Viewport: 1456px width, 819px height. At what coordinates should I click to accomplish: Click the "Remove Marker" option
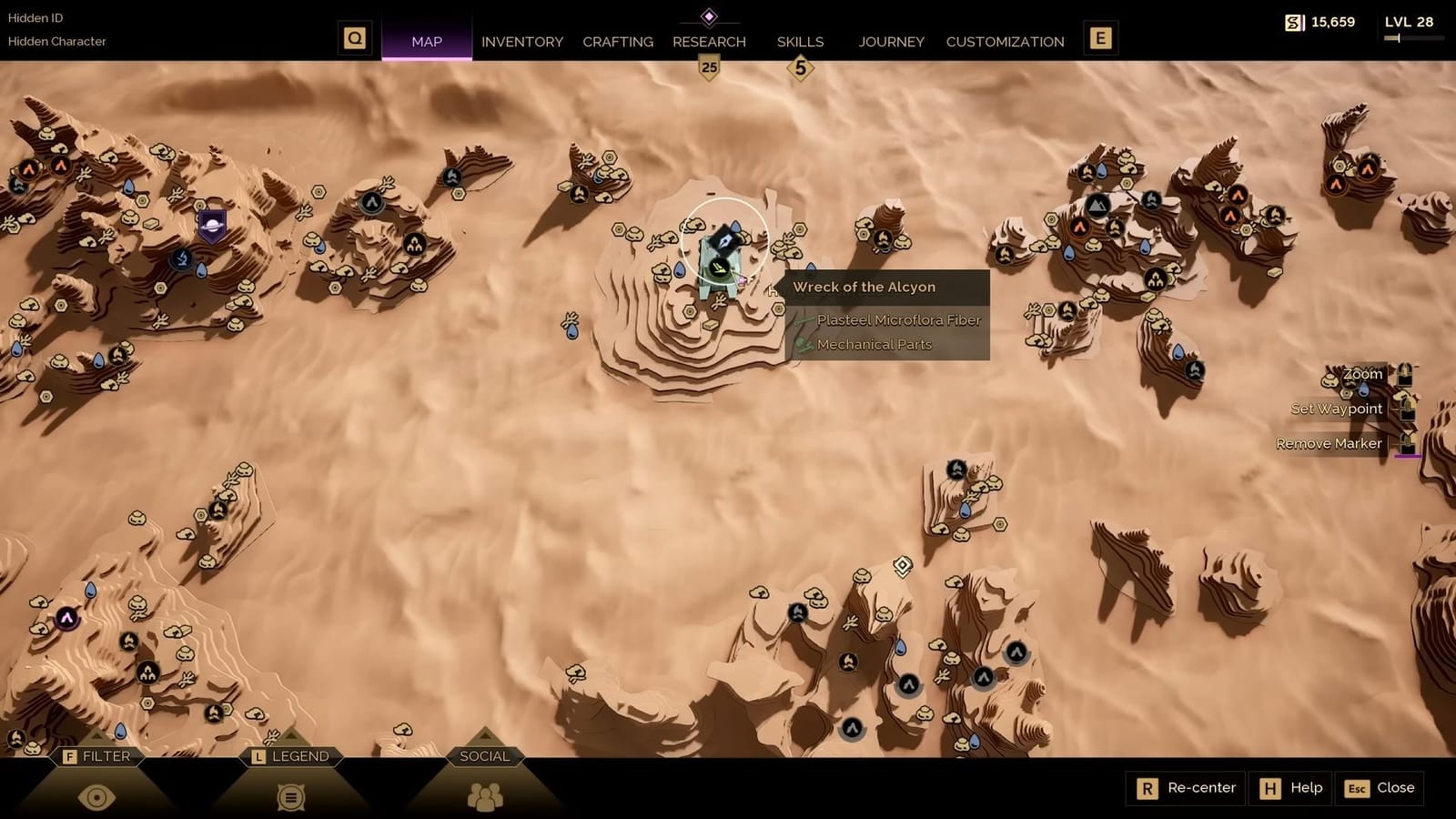(1330, 443)
